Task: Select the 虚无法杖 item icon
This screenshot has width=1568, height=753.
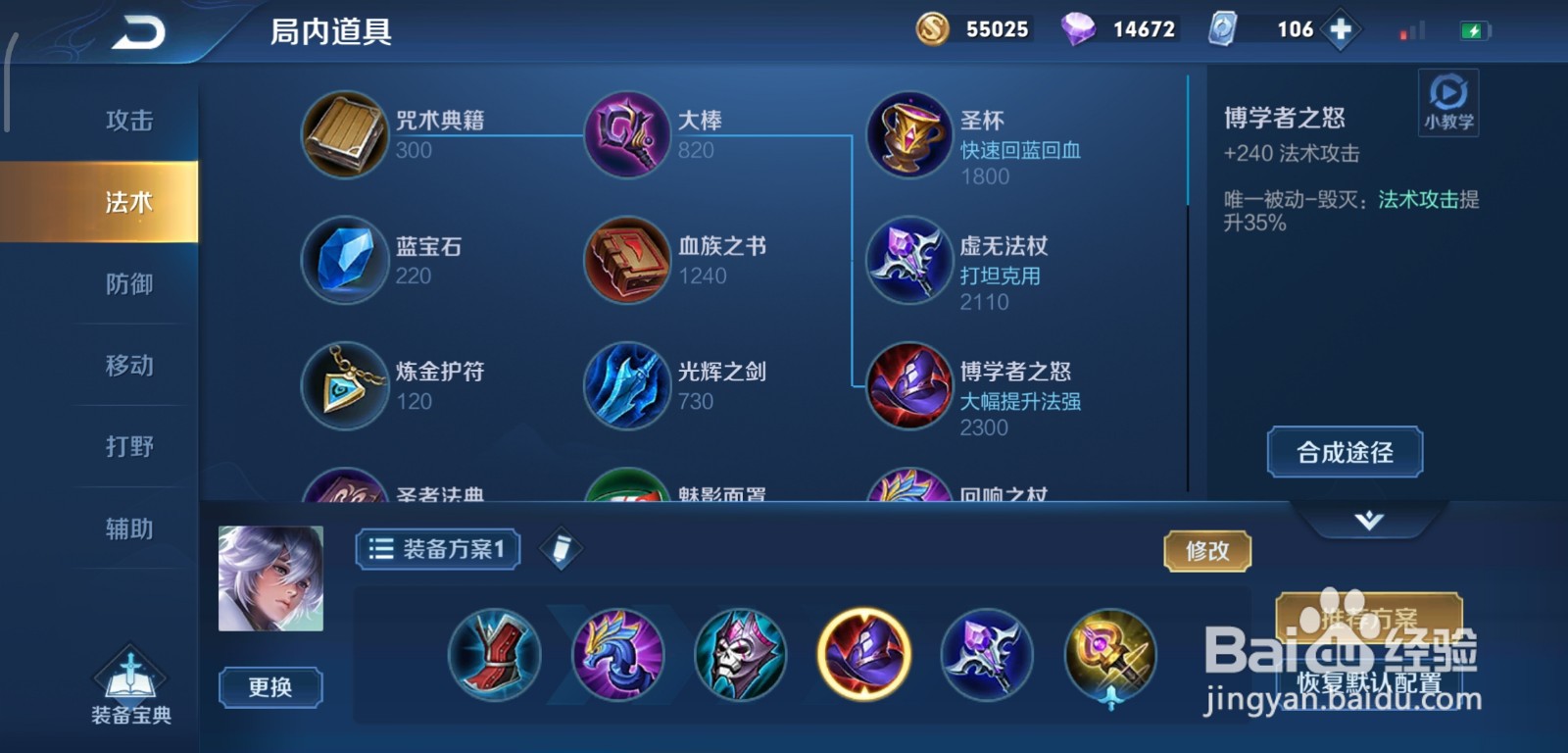Action: tap(908, 262)
